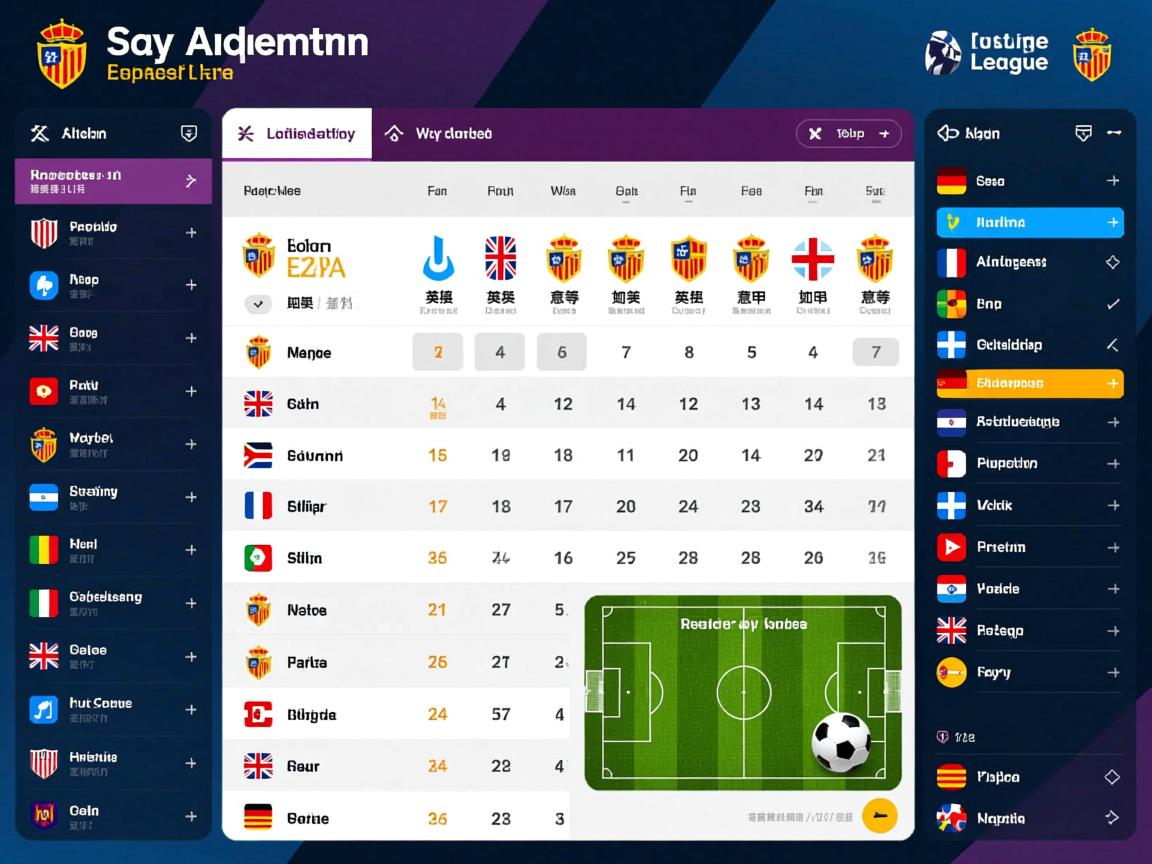1152x864 pixels.
Task: Open the three-dot menu in right panel header
Action: (1114, 133)
